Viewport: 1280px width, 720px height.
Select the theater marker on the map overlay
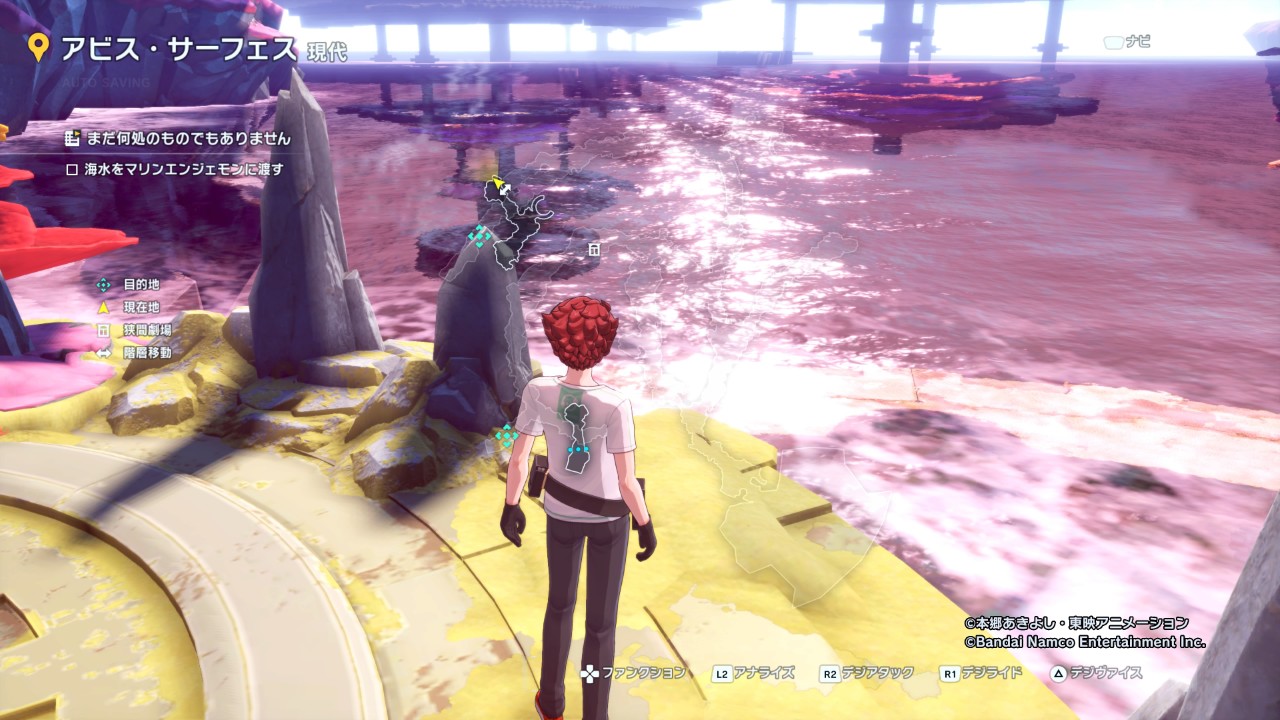pyautogui.click(x=594, y=248)
